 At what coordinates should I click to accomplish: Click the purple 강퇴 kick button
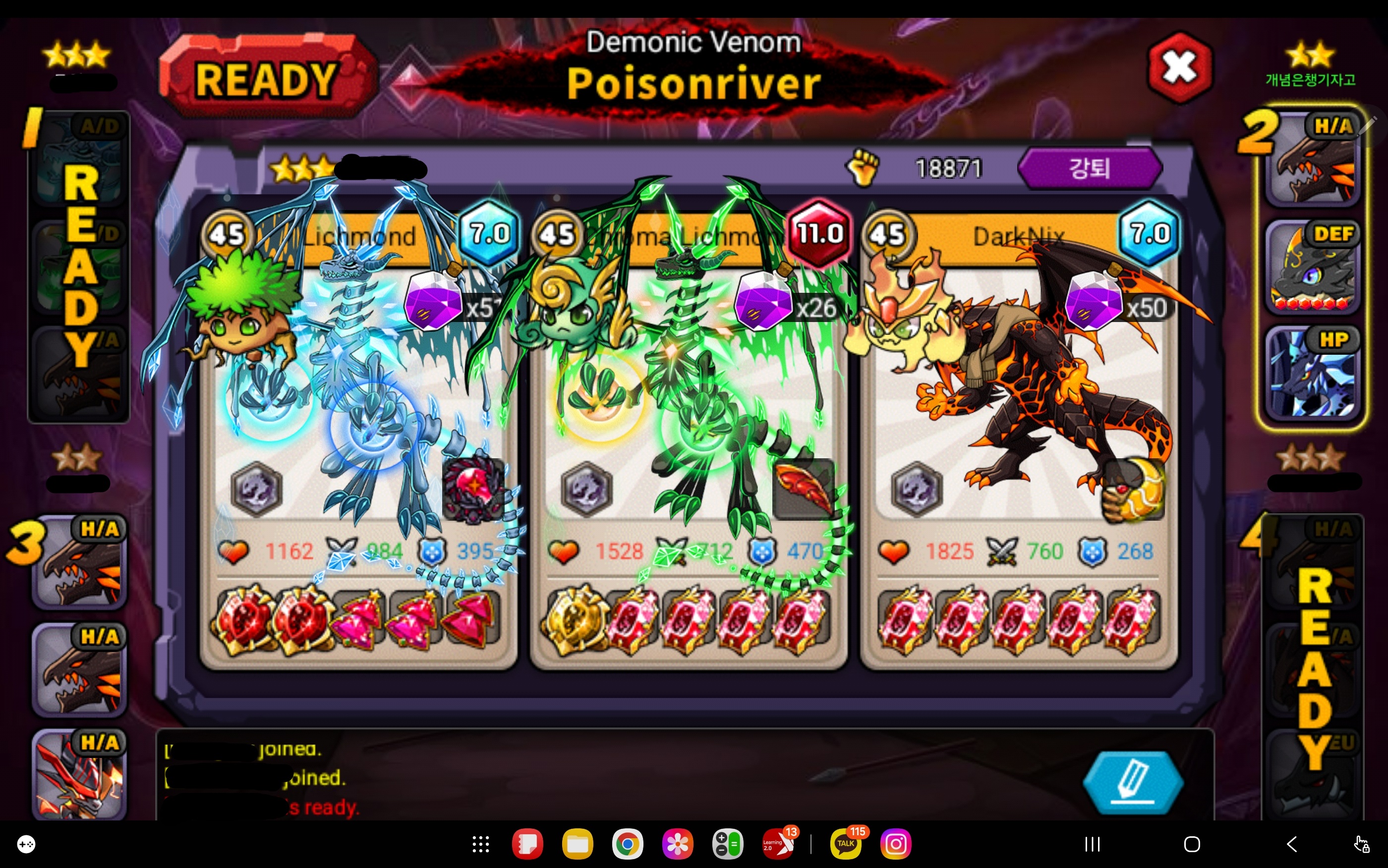pyautogui.click(x=1089, y=168)
